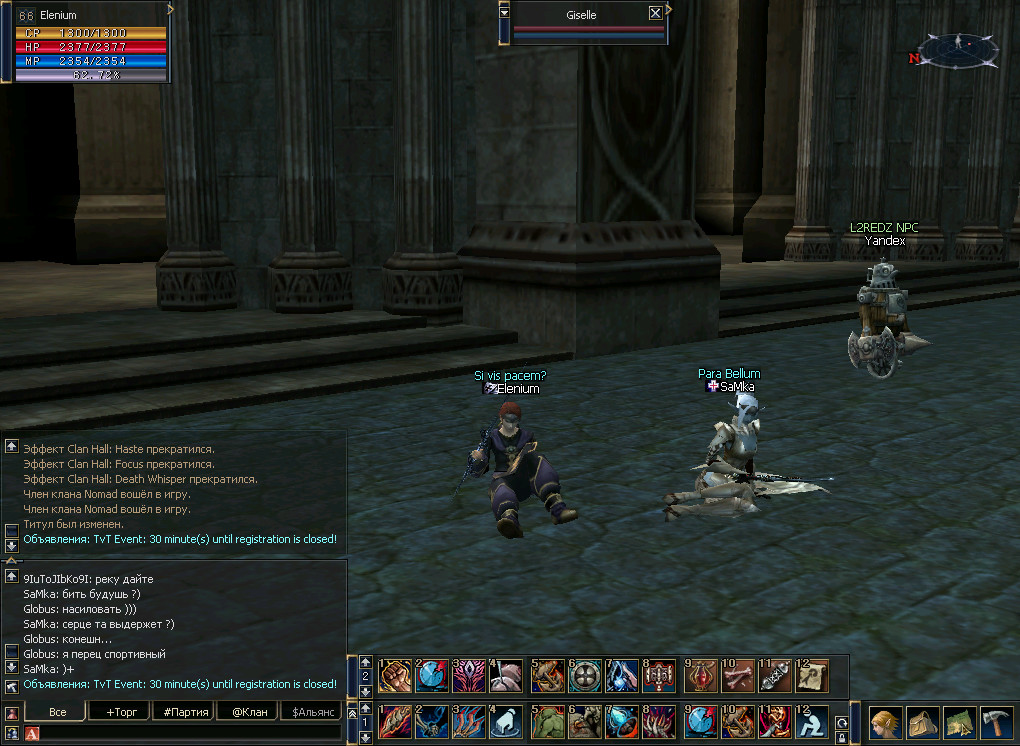Use the fist skill in upper hotbar

point(394,675)
